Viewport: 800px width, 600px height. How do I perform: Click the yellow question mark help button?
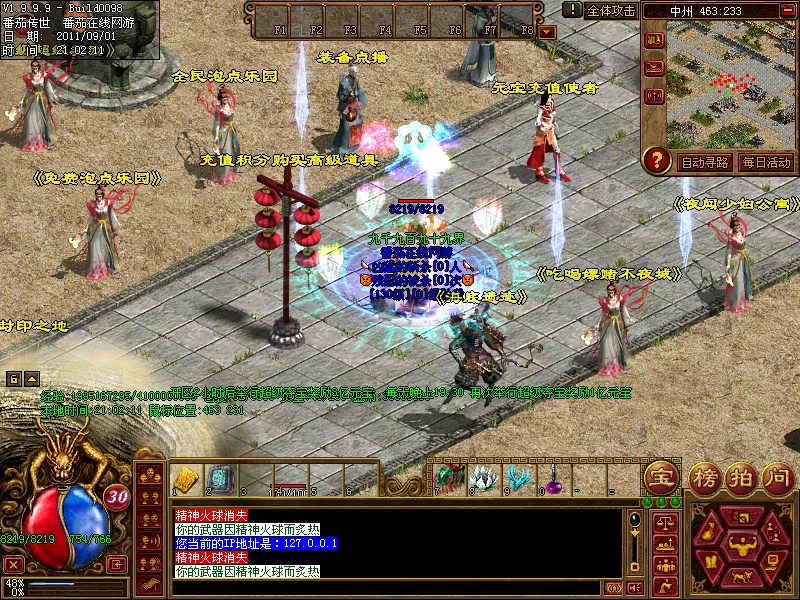657,160
